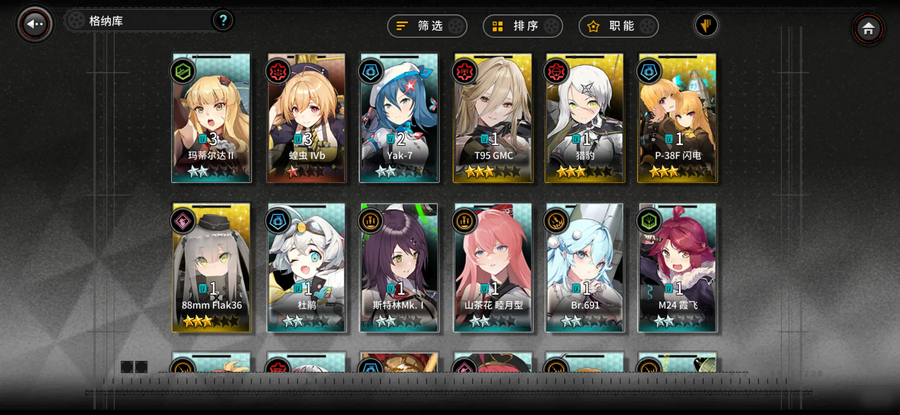Image resolution: width=900 pixels, height=415 pixels.
Task: Pick the 猎豹 unit card
Action: pyautogui.click(x=585, y=118)
